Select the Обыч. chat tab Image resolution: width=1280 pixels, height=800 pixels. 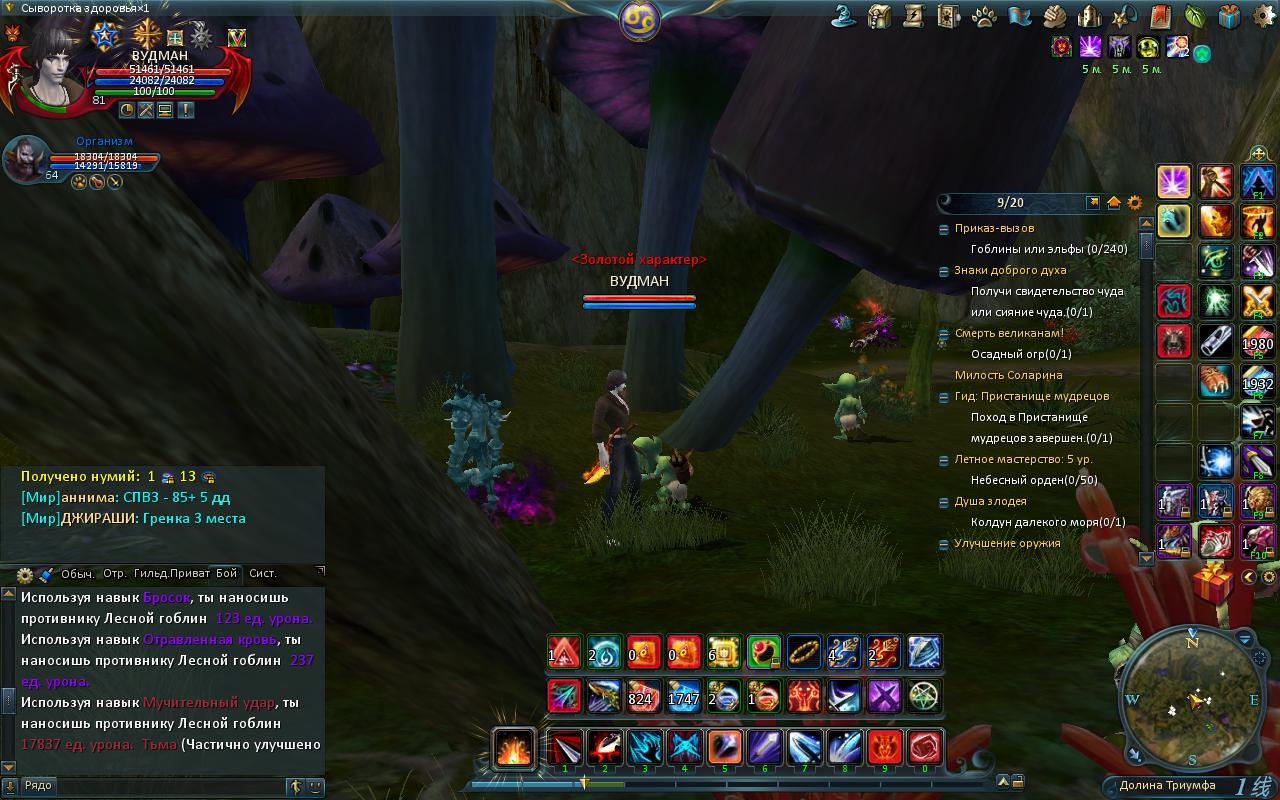(x=77, y=573)
